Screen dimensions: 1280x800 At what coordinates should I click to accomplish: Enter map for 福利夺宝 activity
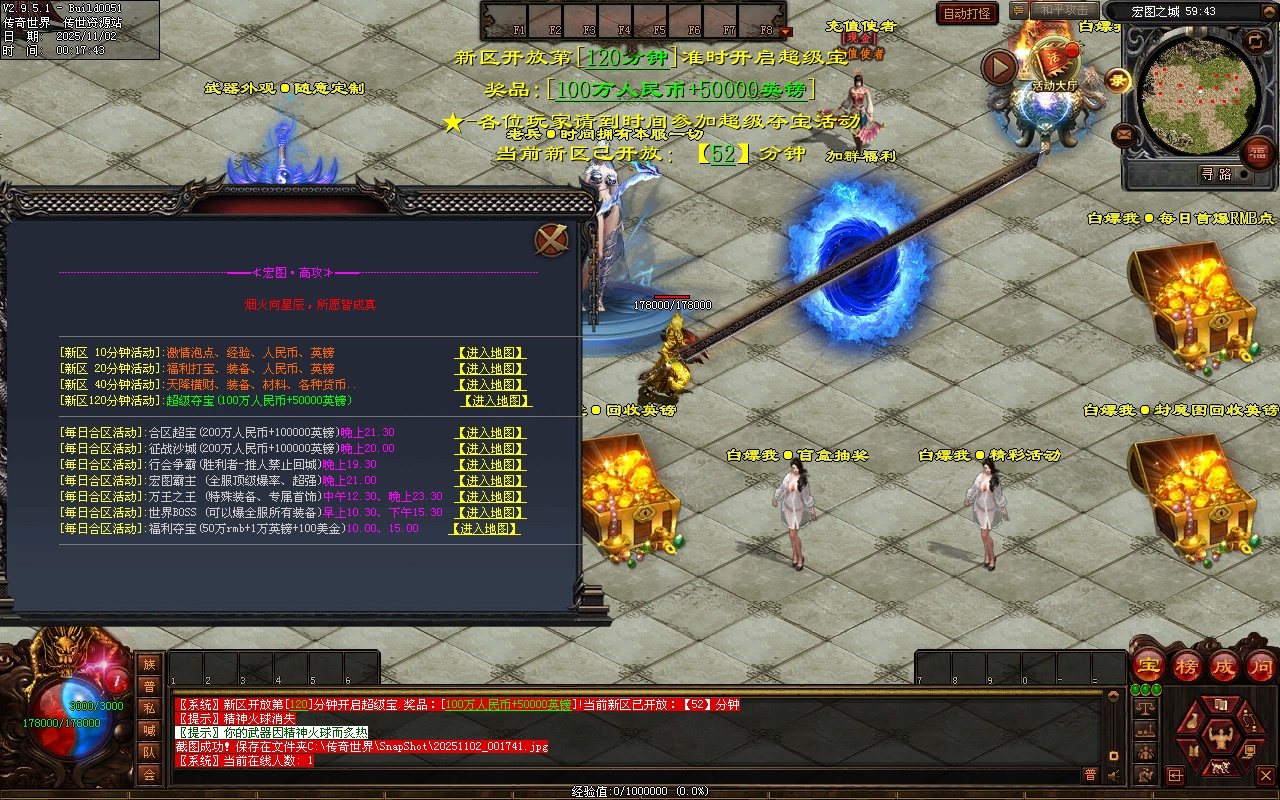[485, 529]
